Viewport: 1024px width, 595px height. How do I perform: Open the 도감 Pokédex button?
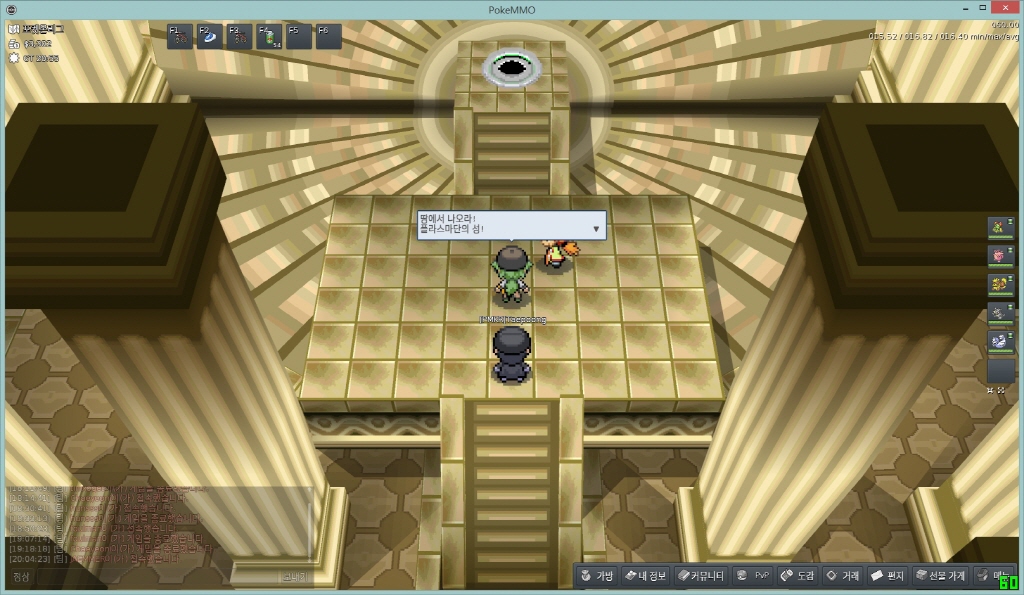point(798,576)
